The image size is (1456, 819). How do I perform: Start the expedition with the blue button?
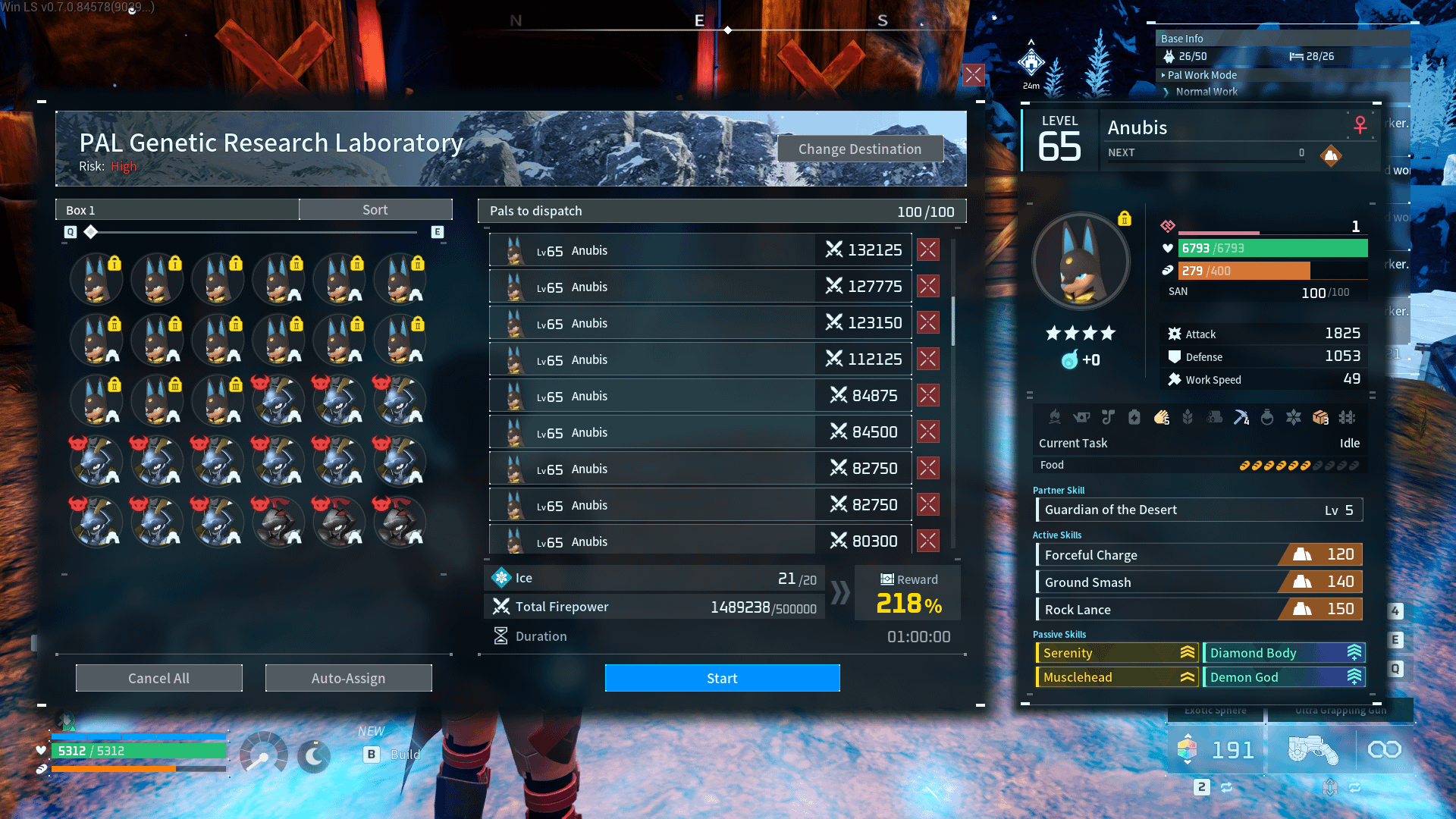point(722,678)
